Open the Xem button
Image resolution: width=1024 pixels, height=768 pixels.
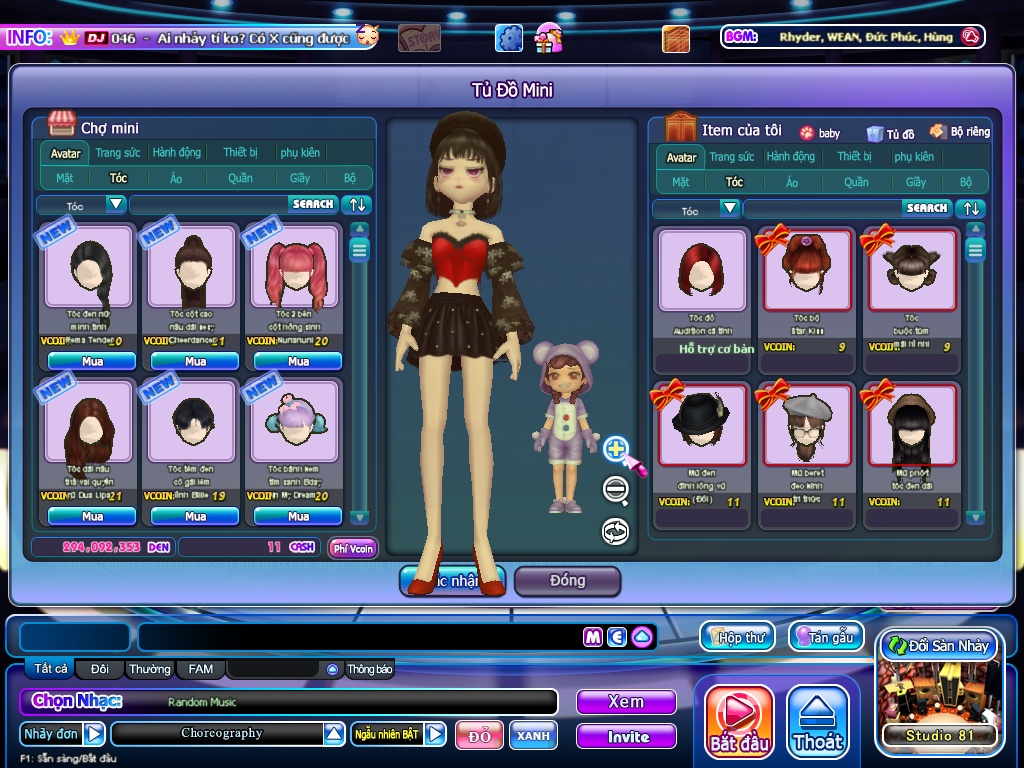click(x=627, y=702)
